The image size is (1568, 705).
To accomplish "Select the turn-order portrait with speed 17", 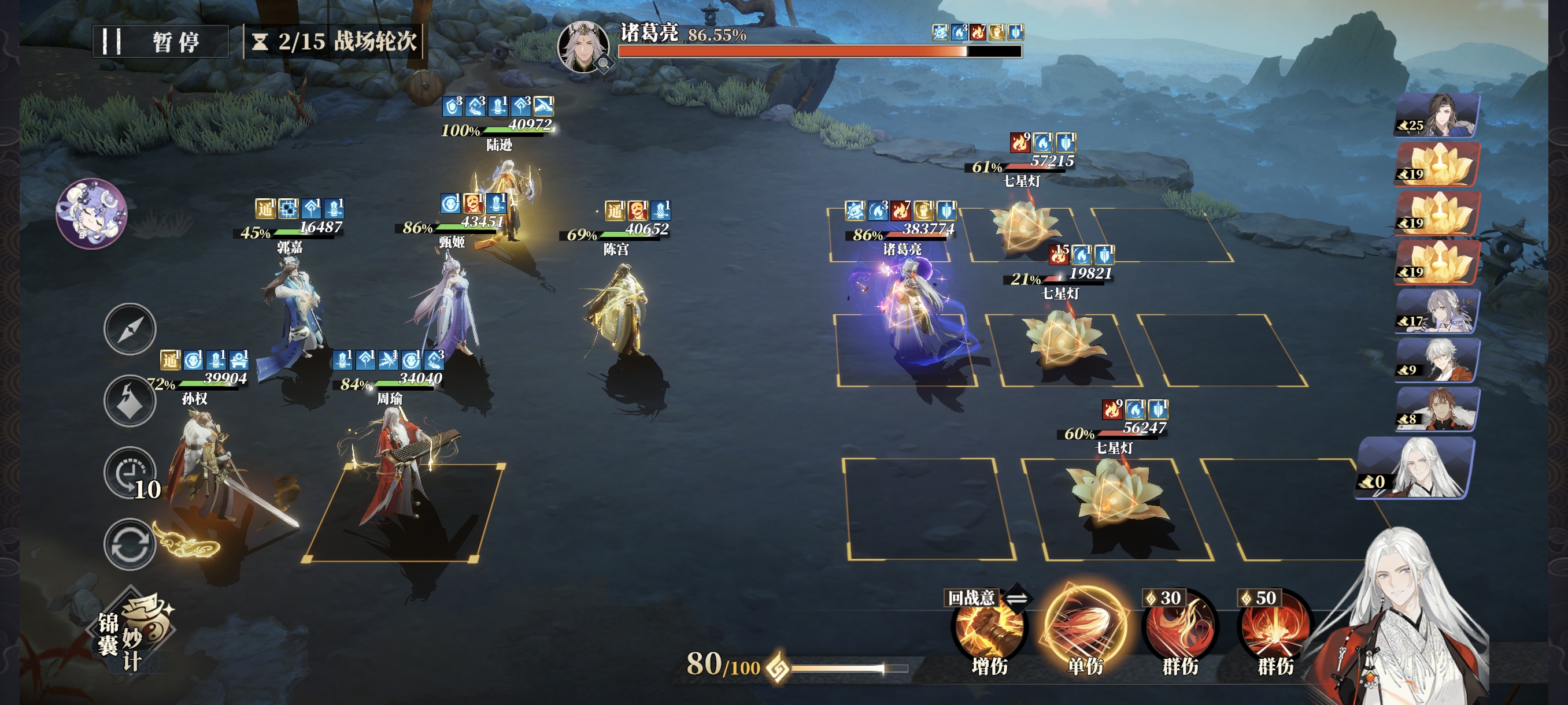I will (x=1437, y=311).
